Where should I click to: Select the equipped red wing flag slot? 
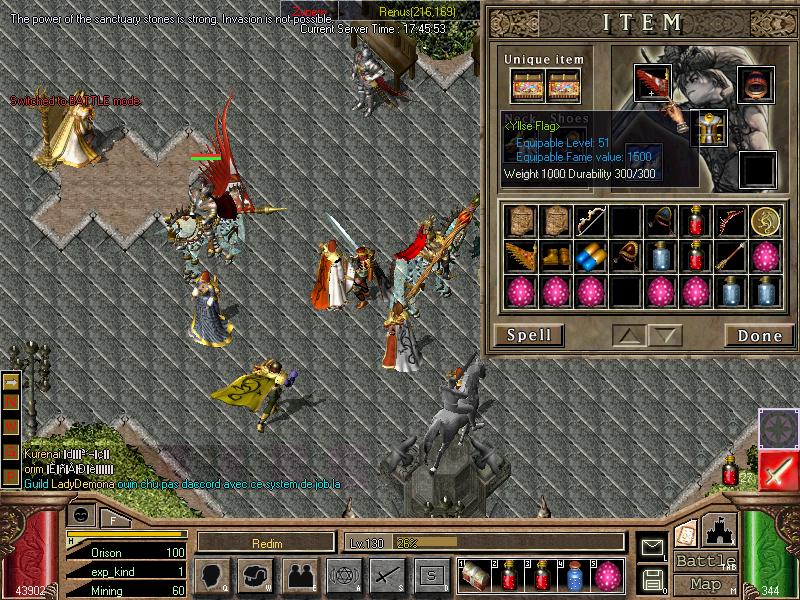pos(654,84)
